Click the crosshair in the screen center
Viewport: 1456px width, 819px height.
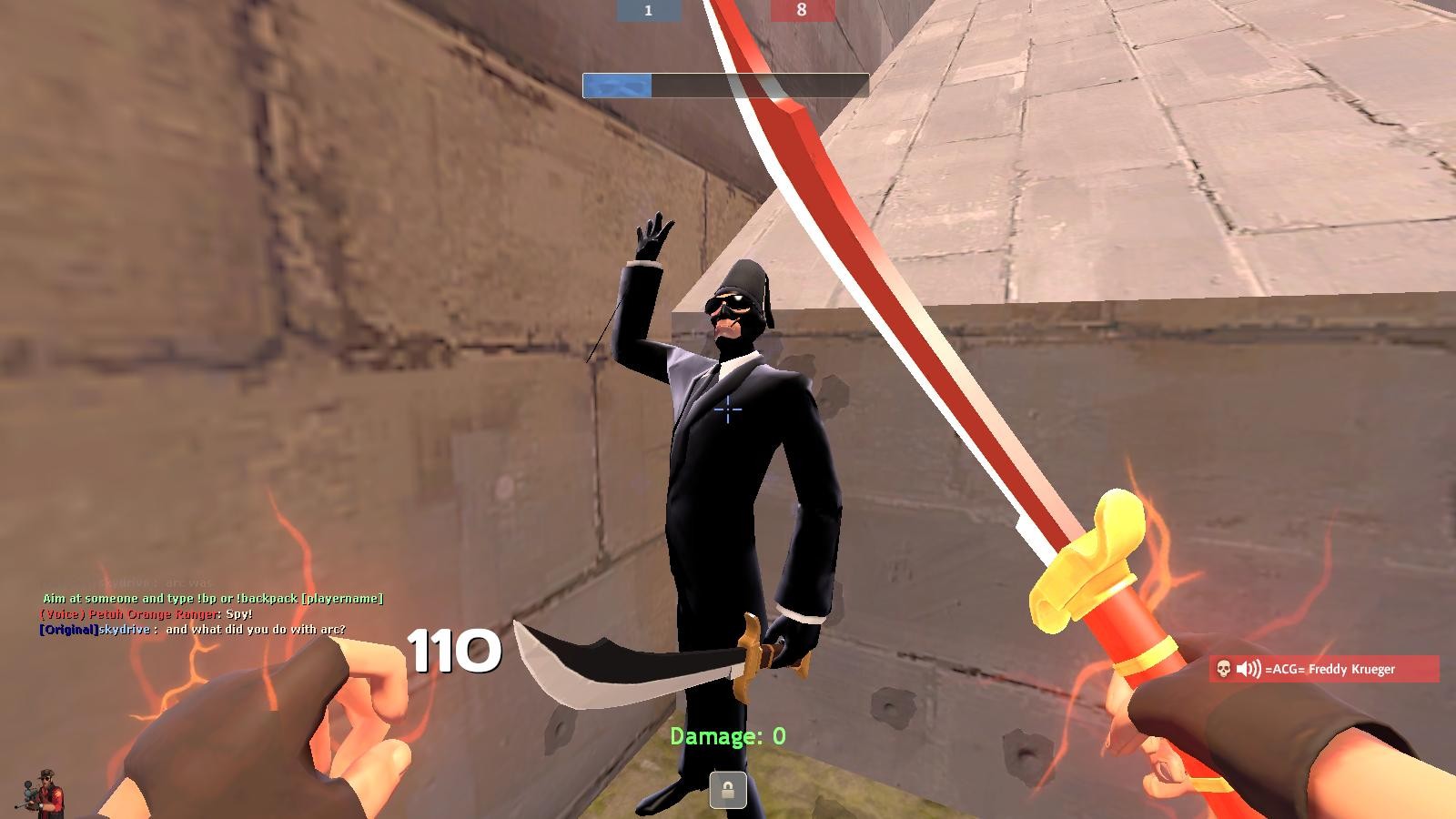[x=728, y=411]
